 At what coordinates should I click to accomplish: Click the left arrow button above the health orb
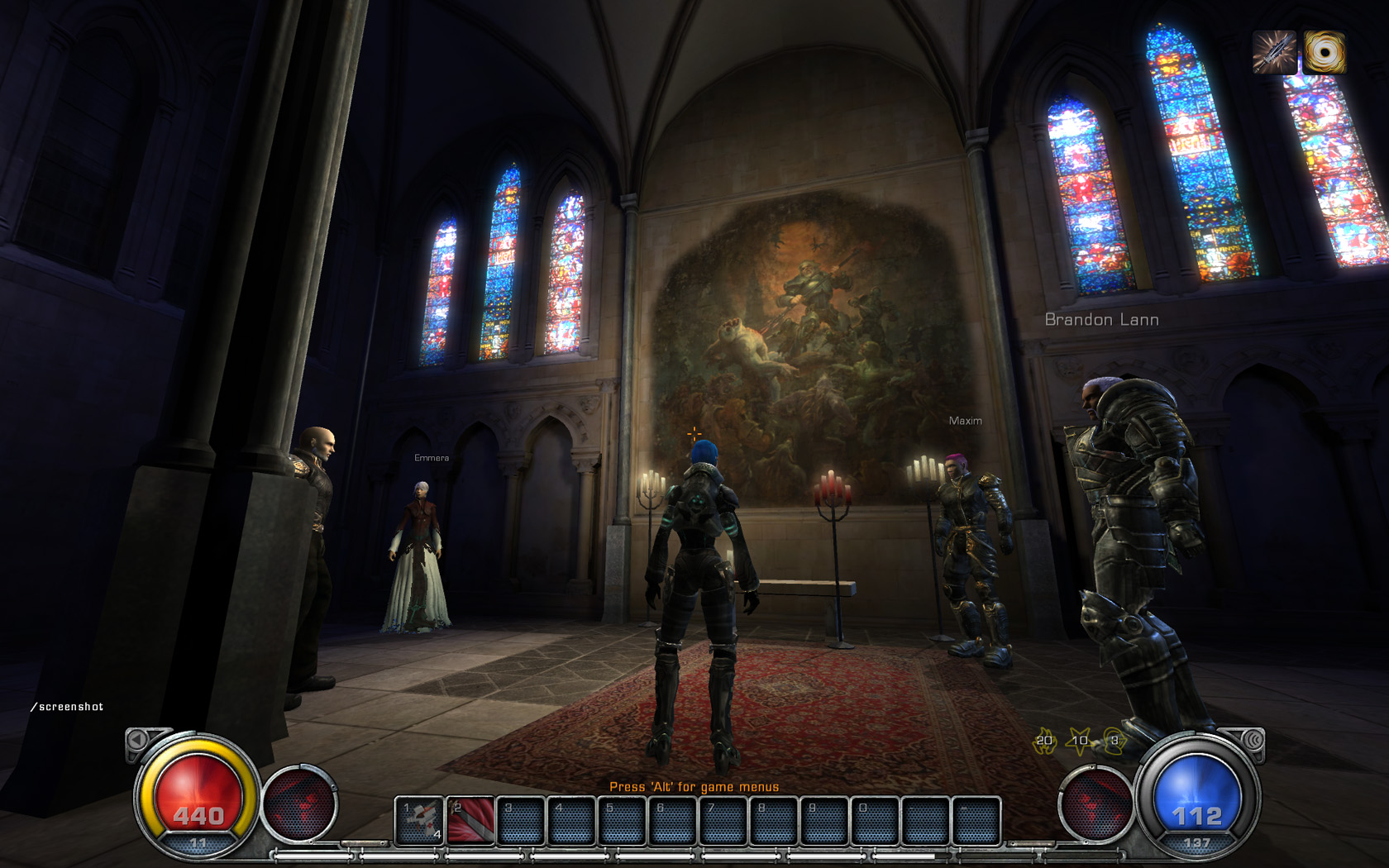[137, 739]
